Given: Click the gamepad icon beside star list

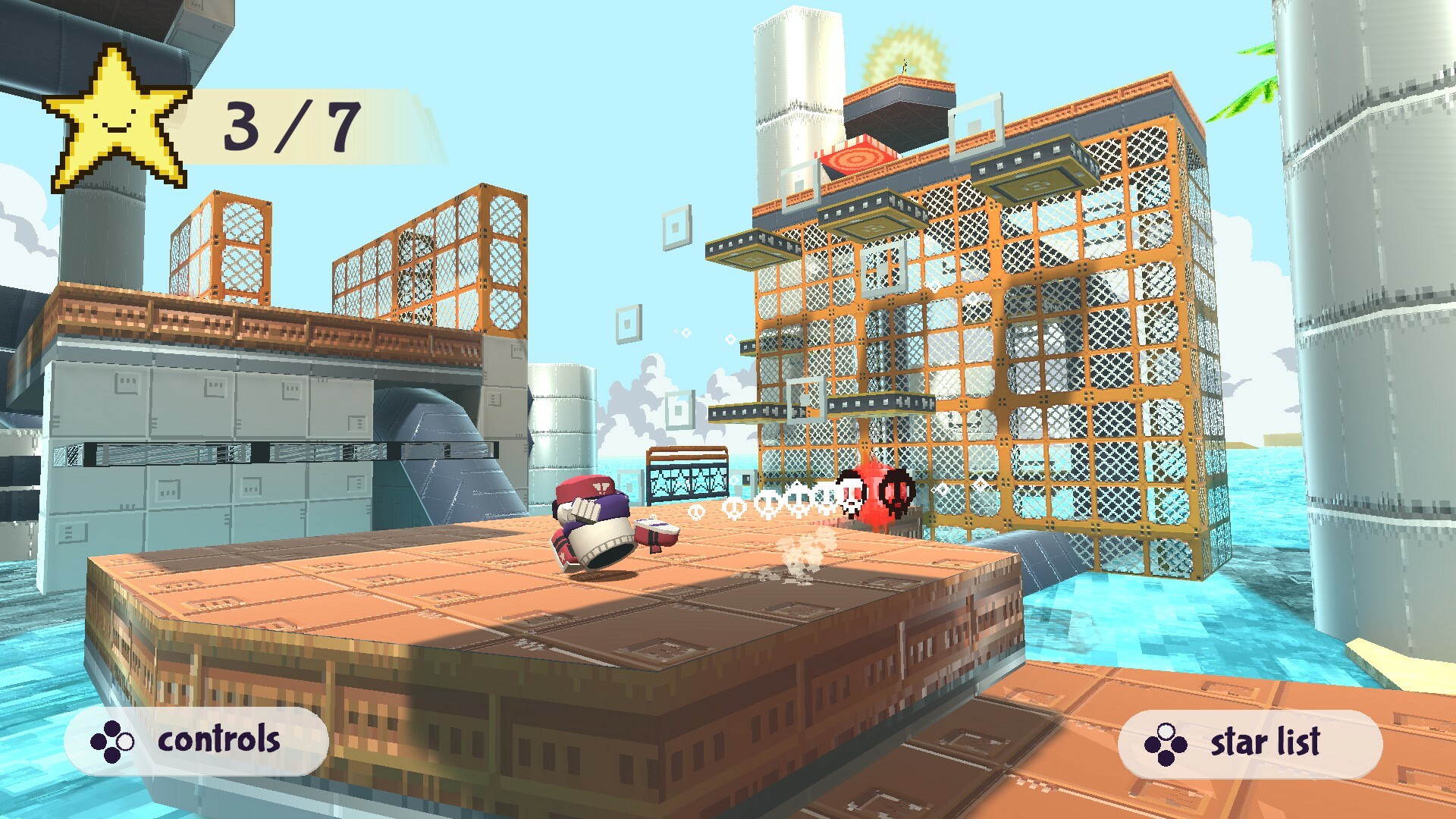Looking at the screenshot, I should 1166,737.
